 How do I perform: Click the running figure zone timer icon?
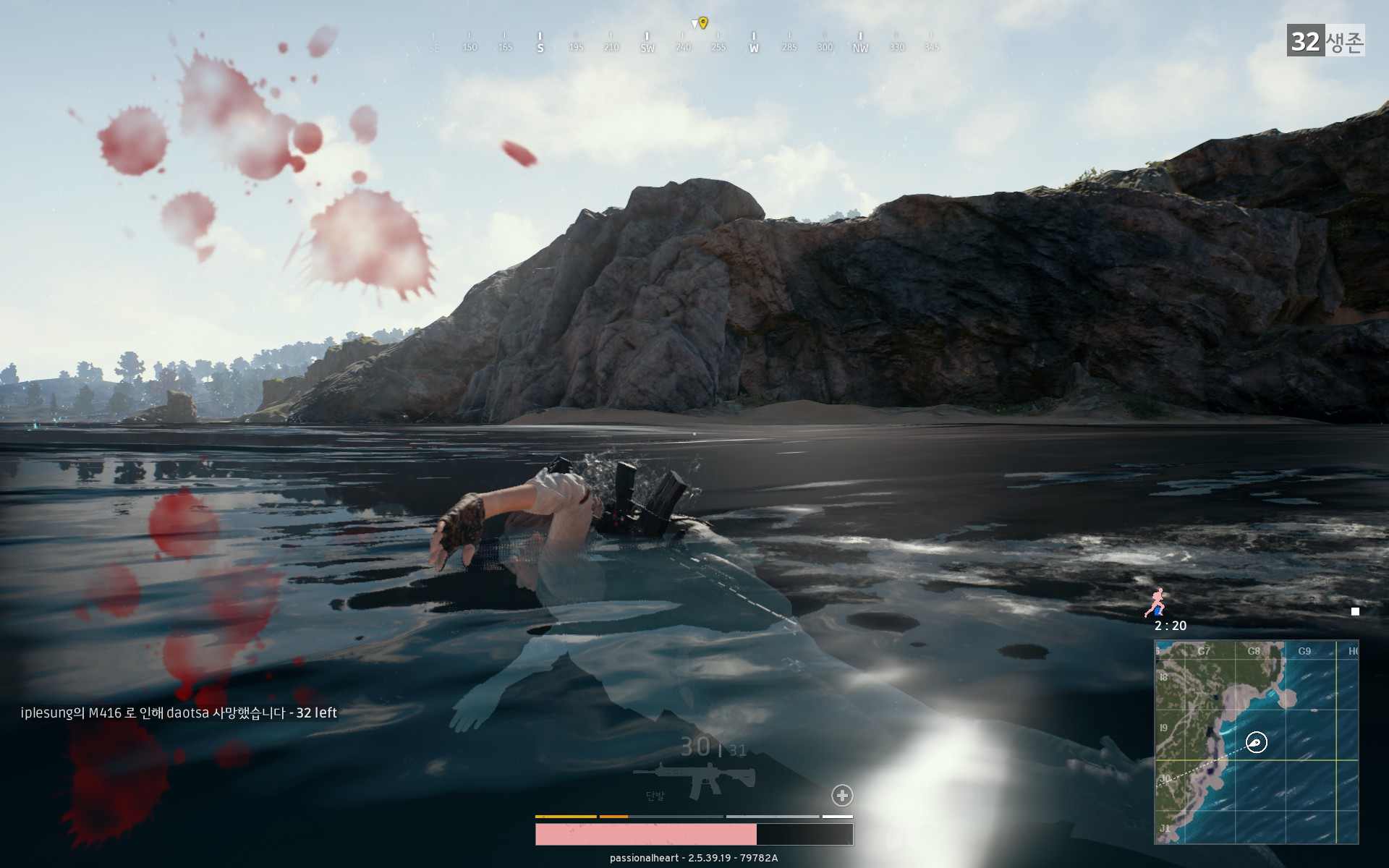(1158, 602)
